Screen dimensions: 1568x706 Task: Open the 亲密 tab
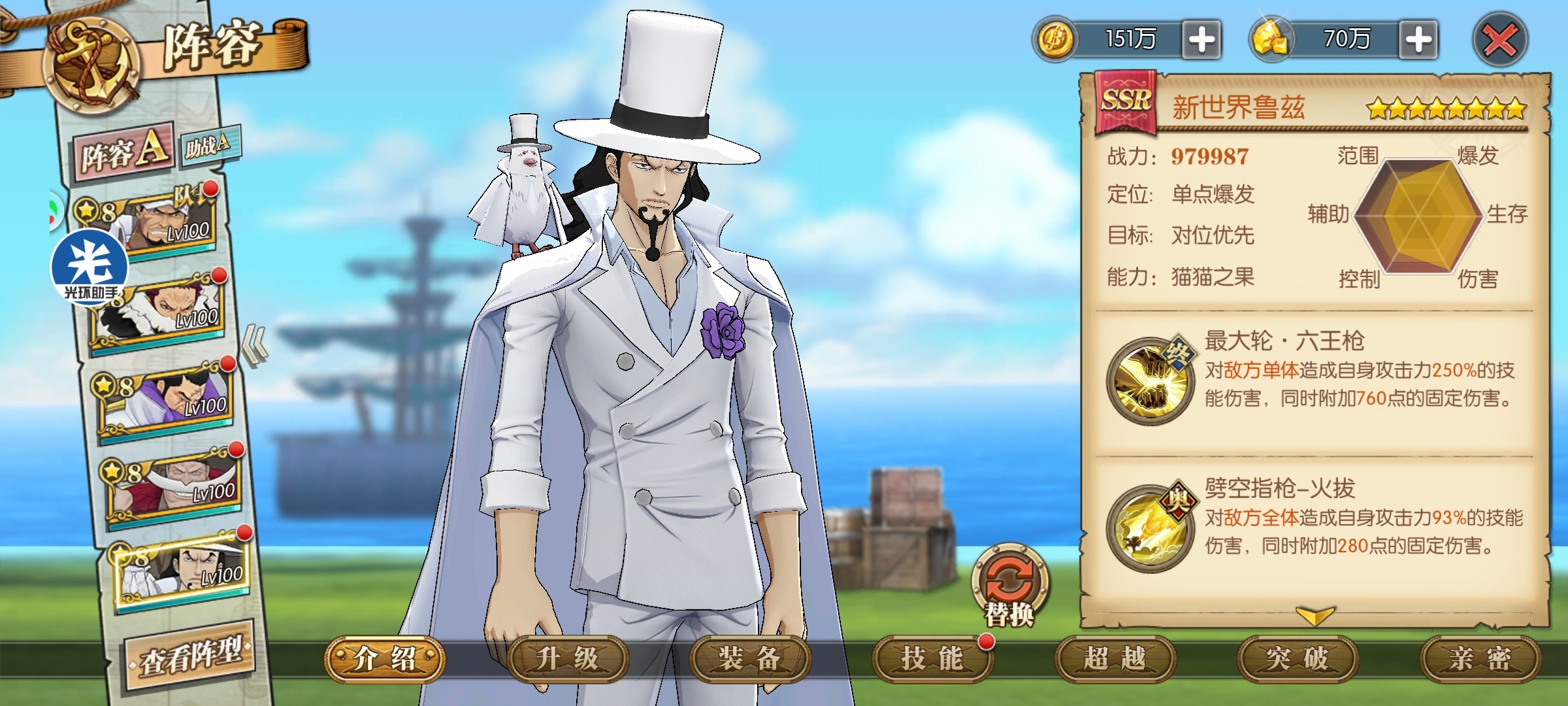point(1480,659)
